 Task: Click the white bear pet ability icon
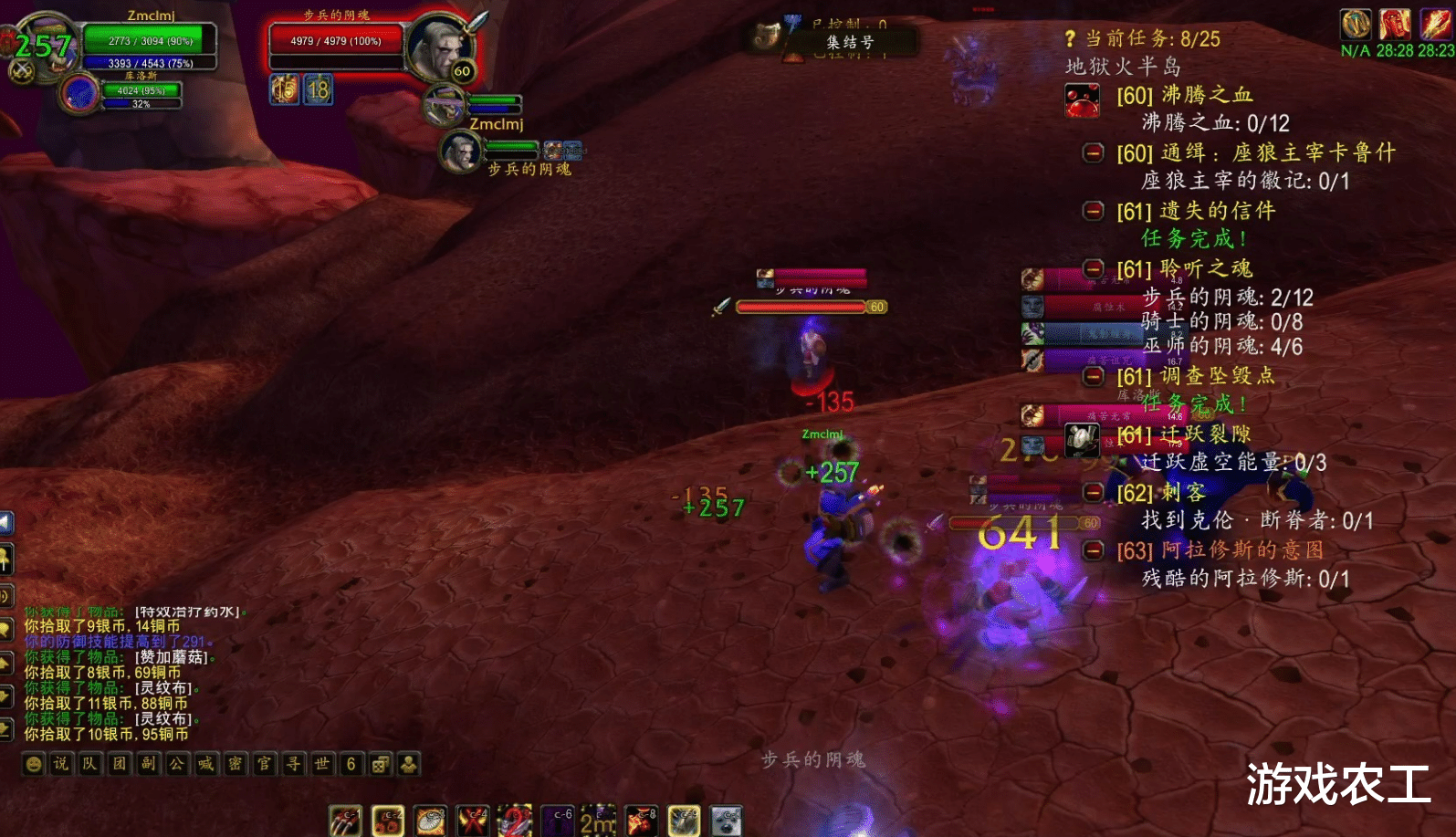[x=727, y=821]
